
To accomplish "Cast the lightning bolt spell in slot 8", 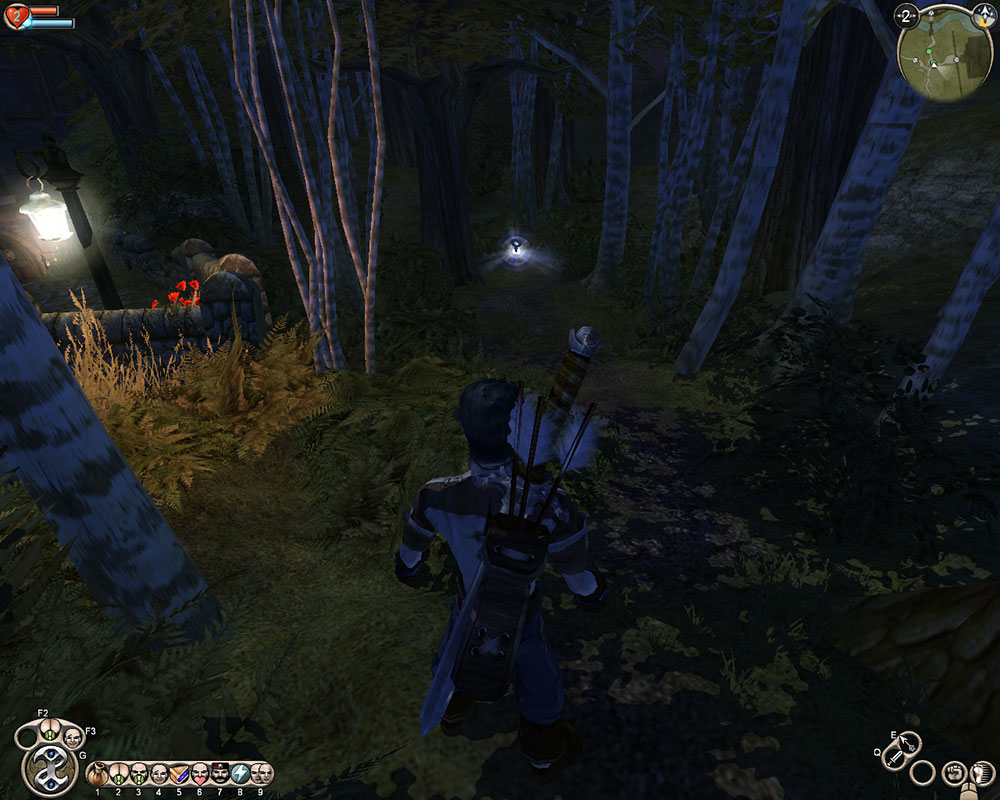I will click(x=240, y=773).
